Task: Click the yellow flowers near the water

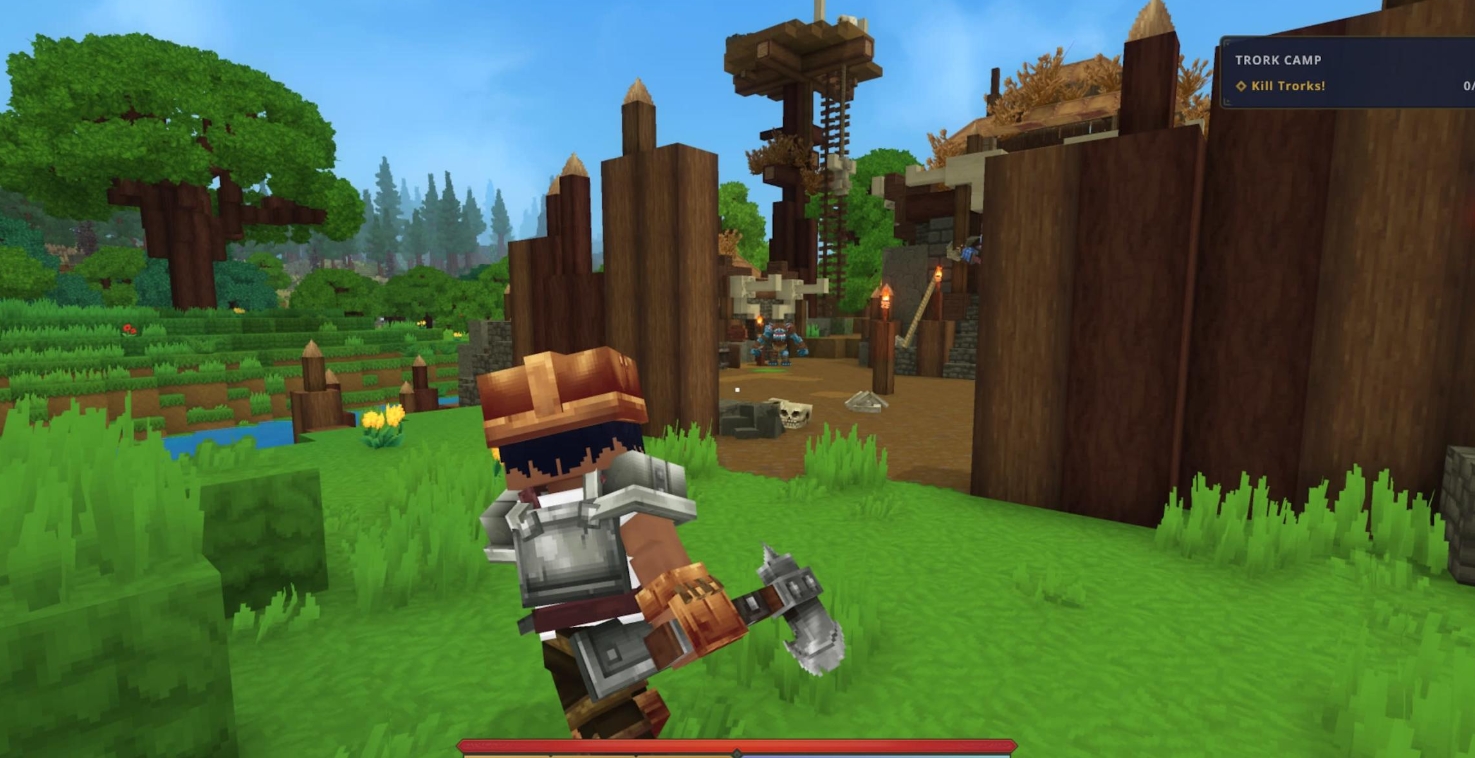Action: (x=381, y=424)
